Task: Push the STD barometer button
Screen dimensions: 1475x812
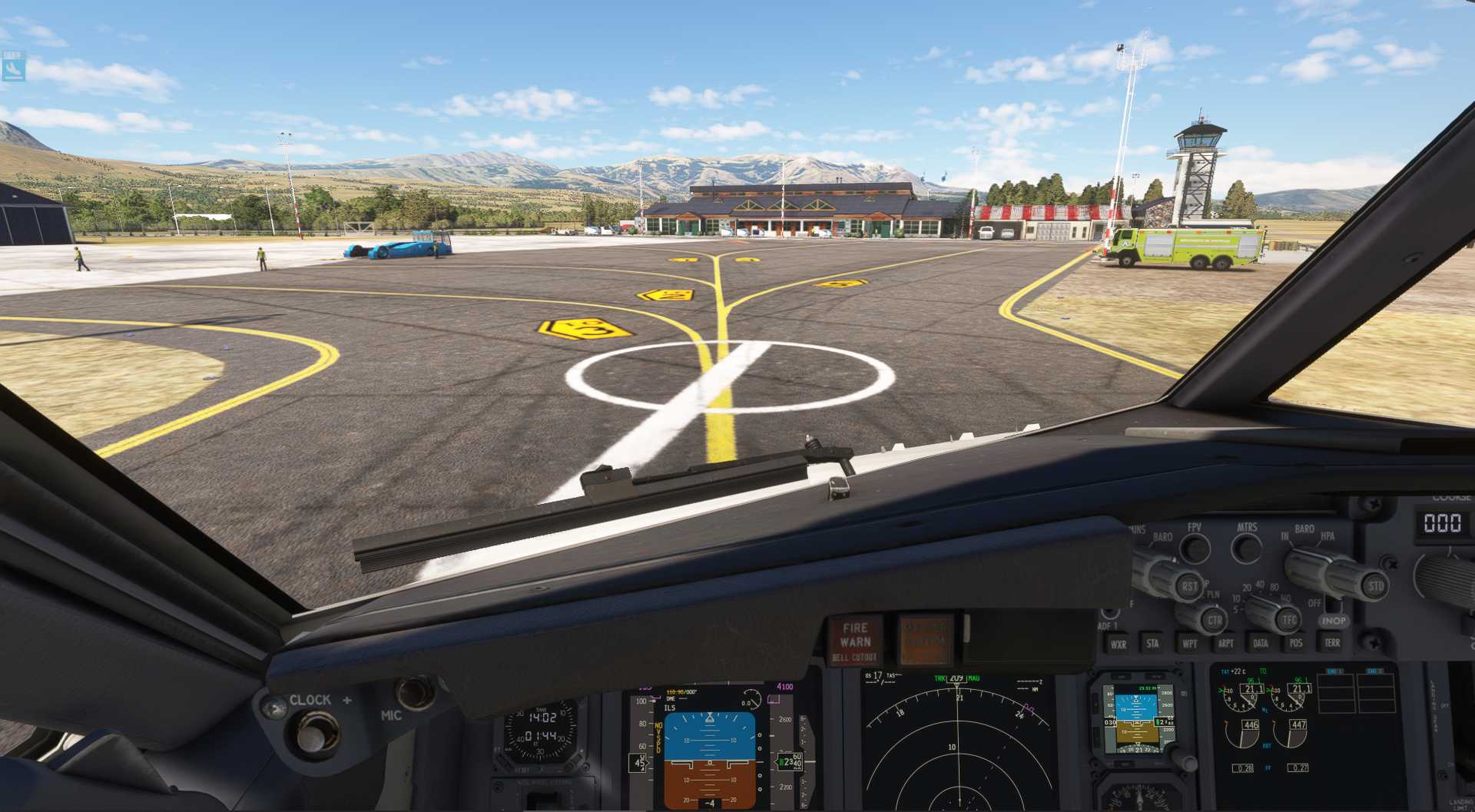Action: [x=1375, y=586]
